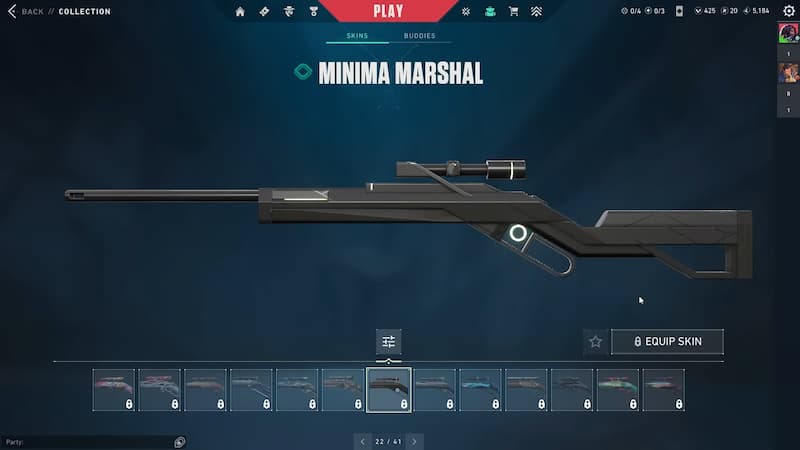Select the highlighted Minima Marshal thumbnail

pos(389,390)
